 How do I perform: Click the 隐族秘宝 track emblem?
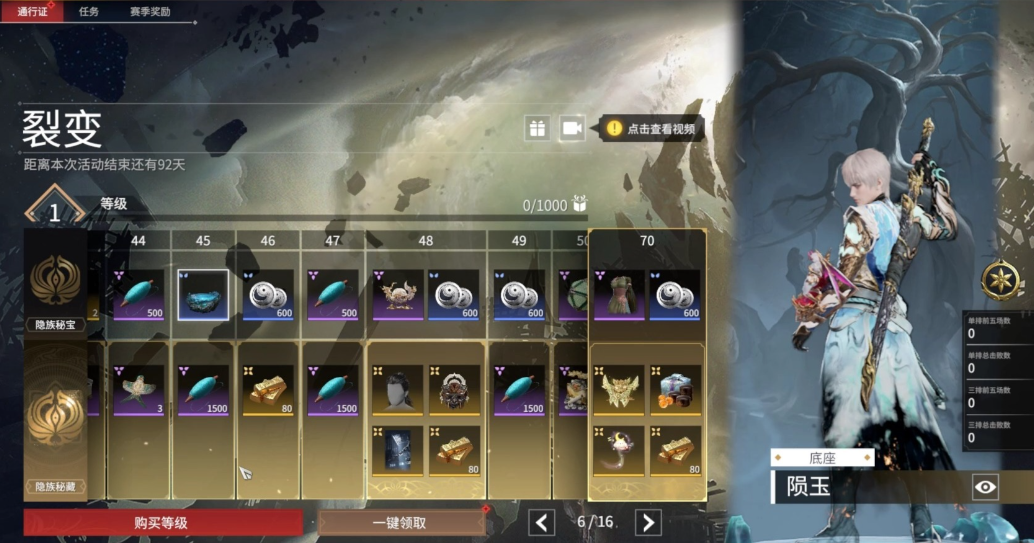55,282
